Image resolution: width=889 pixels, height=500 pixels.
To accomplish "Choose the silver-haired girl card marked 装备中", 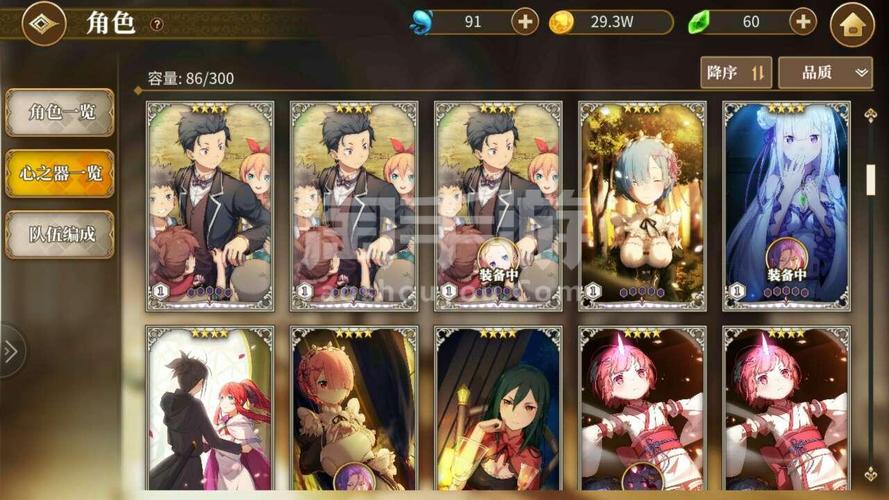I will click(x=786, y=205).
